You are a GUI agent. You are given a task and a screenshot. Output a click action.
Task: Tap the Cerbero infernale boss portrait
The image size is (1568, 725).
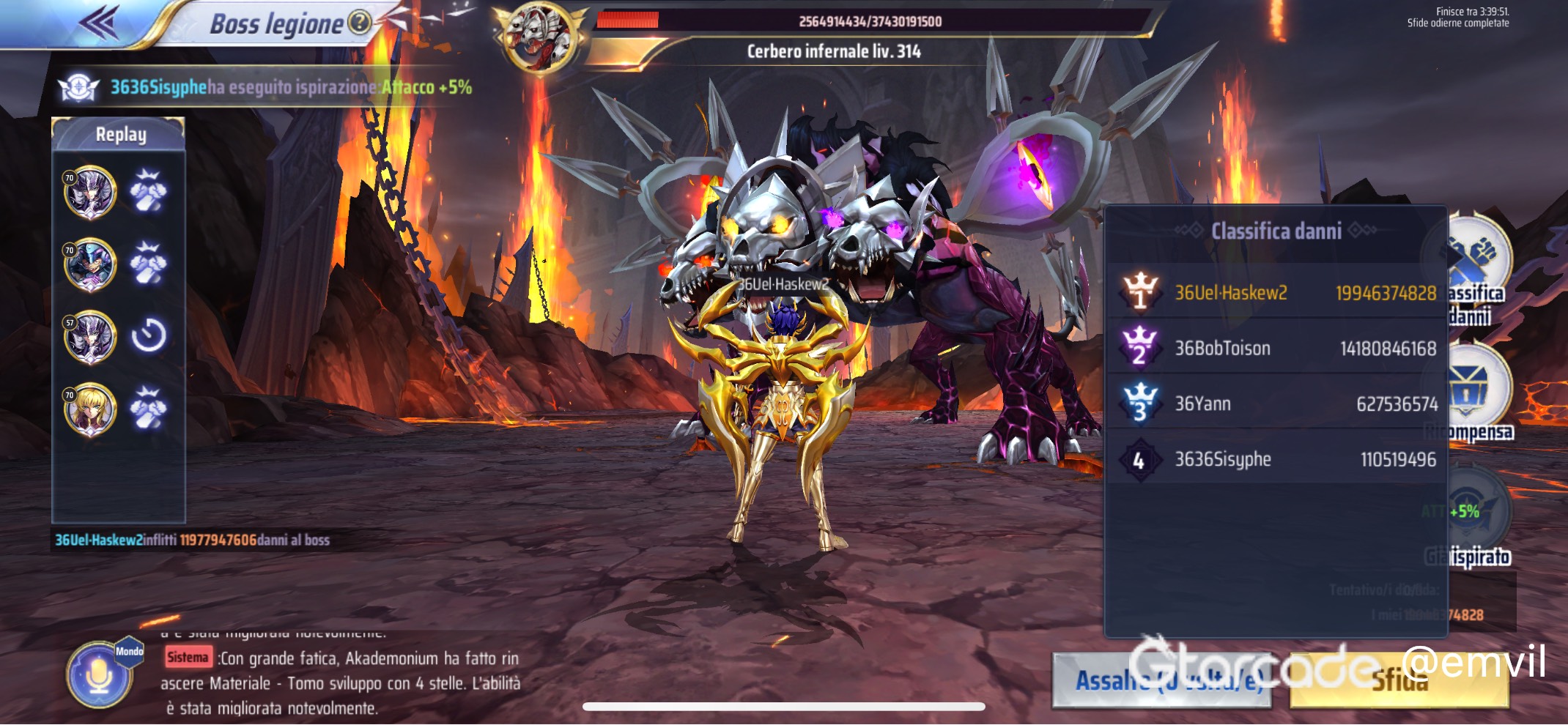539,37
